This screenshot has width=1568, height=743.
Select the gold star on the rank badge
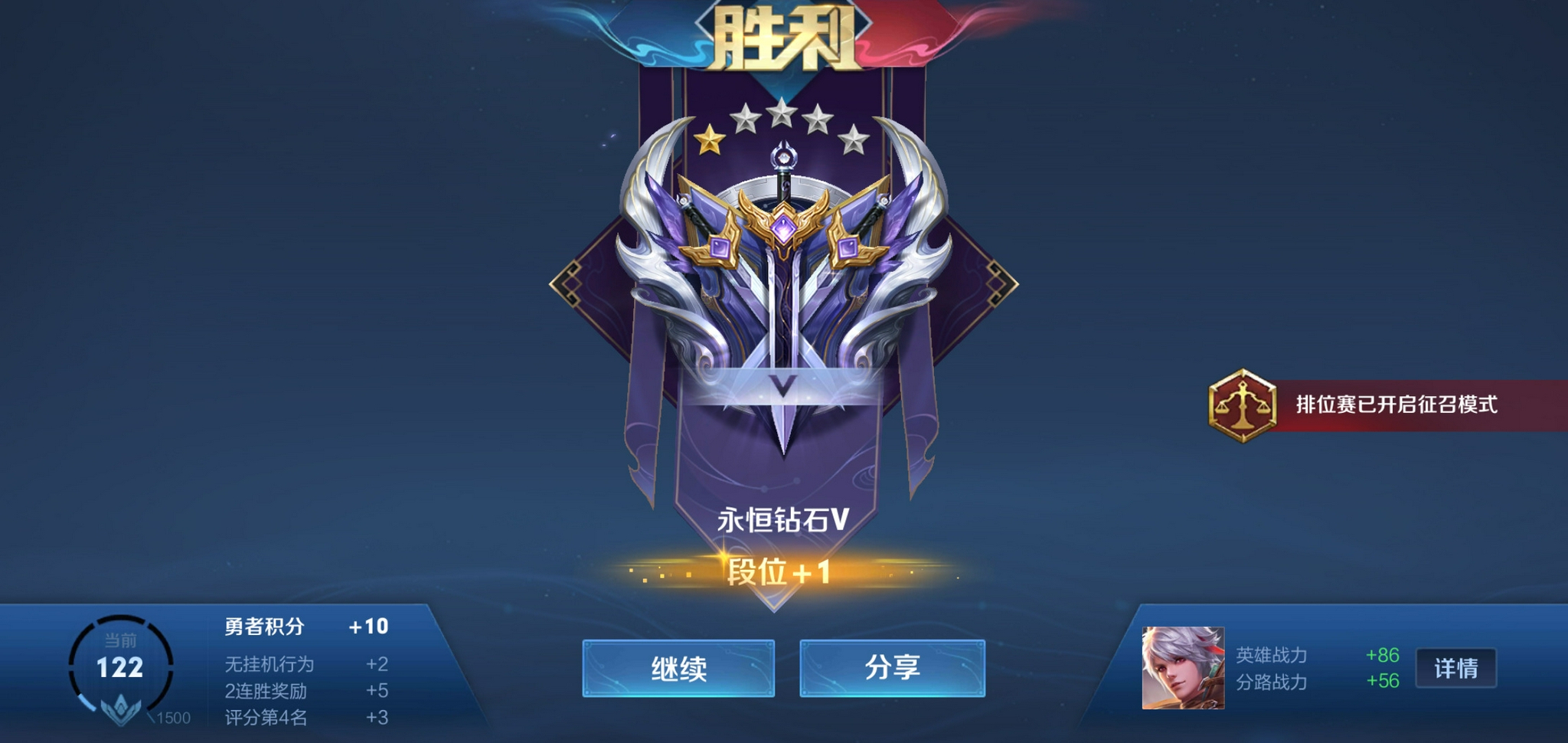[x=710, y=140]
